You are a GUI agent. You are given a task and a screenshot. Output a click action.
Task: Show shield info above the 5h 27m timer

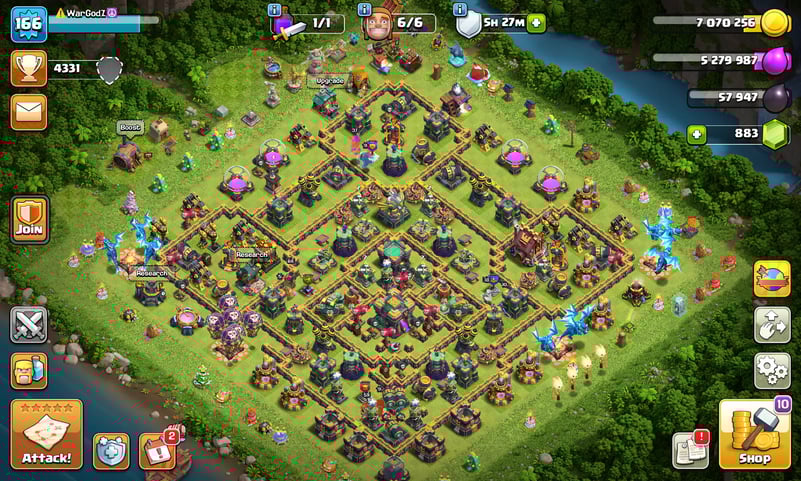461,9
